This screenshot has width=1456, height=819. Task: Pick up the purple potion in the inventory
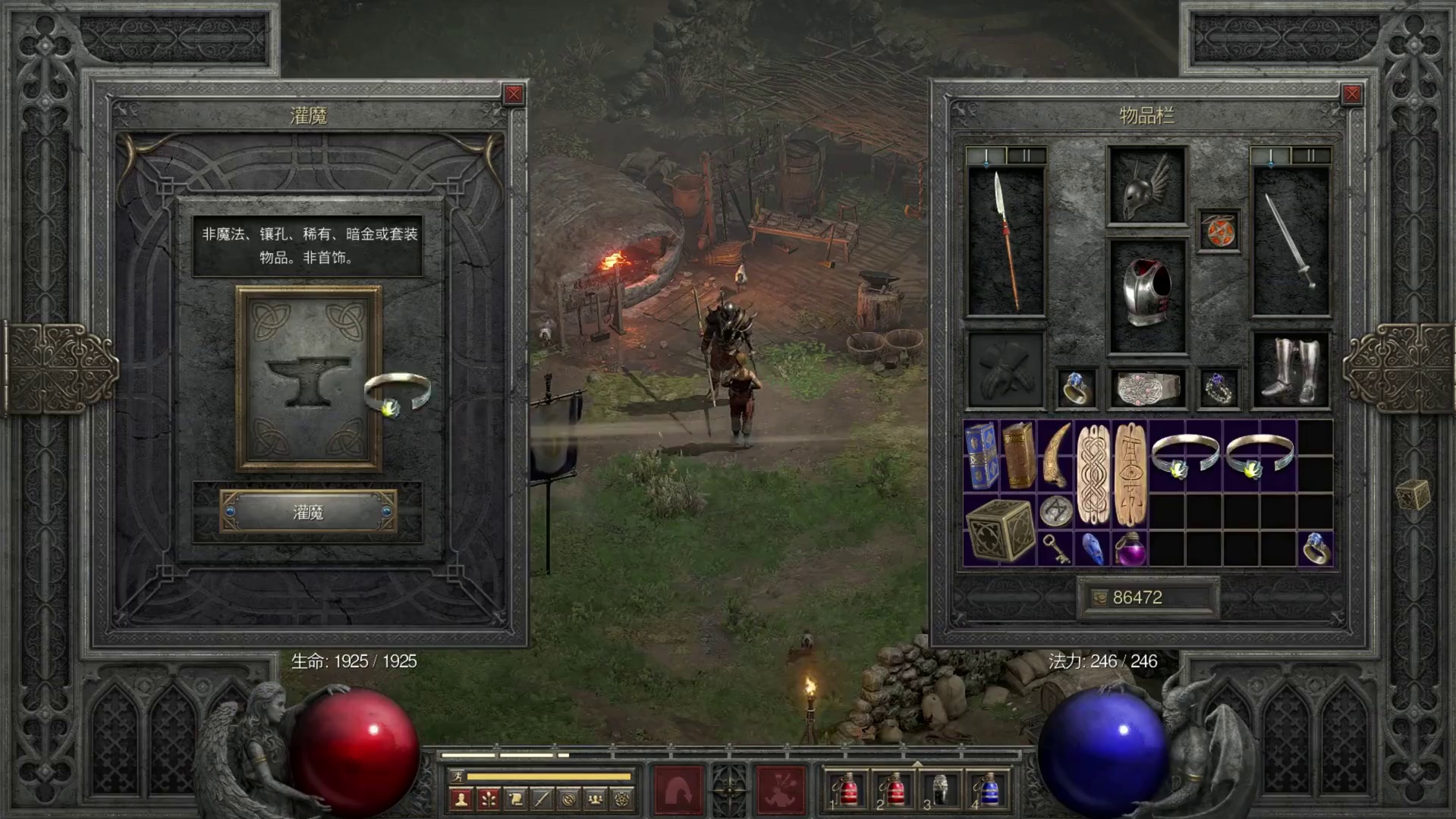(1129, 548)
